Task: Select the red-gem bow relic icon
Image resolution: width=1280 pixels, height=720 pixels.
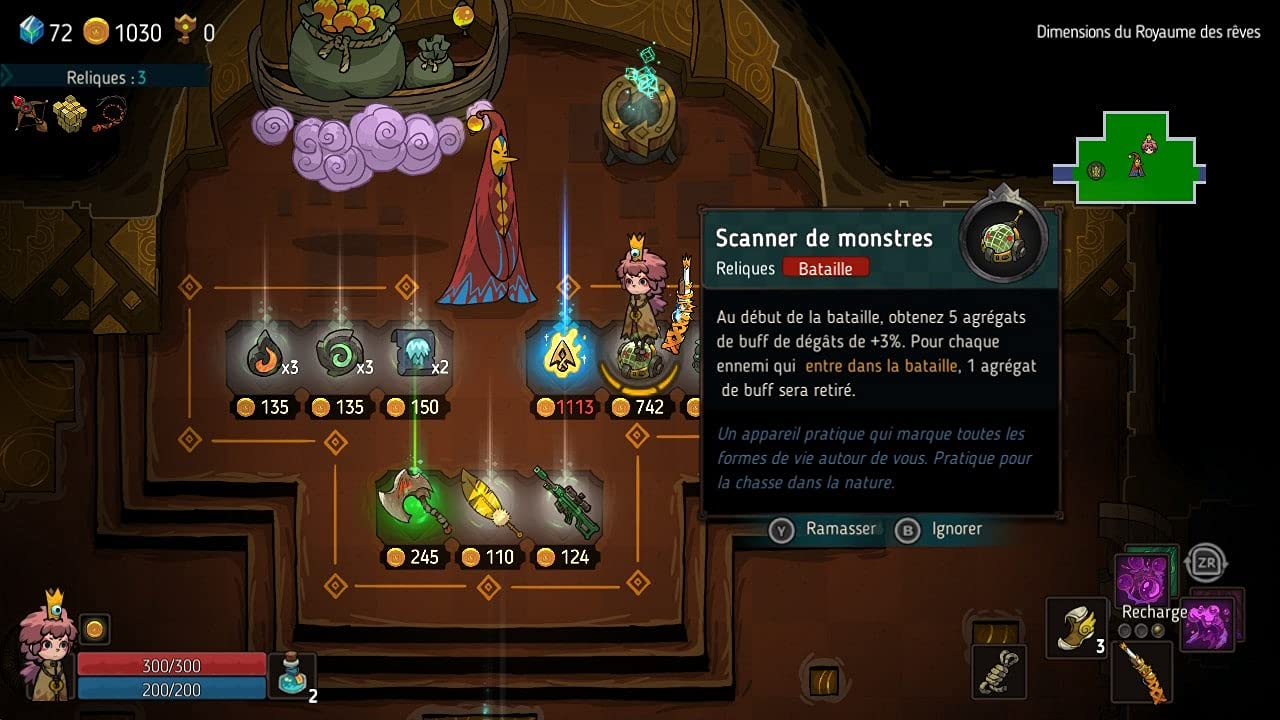Action: 29,113
